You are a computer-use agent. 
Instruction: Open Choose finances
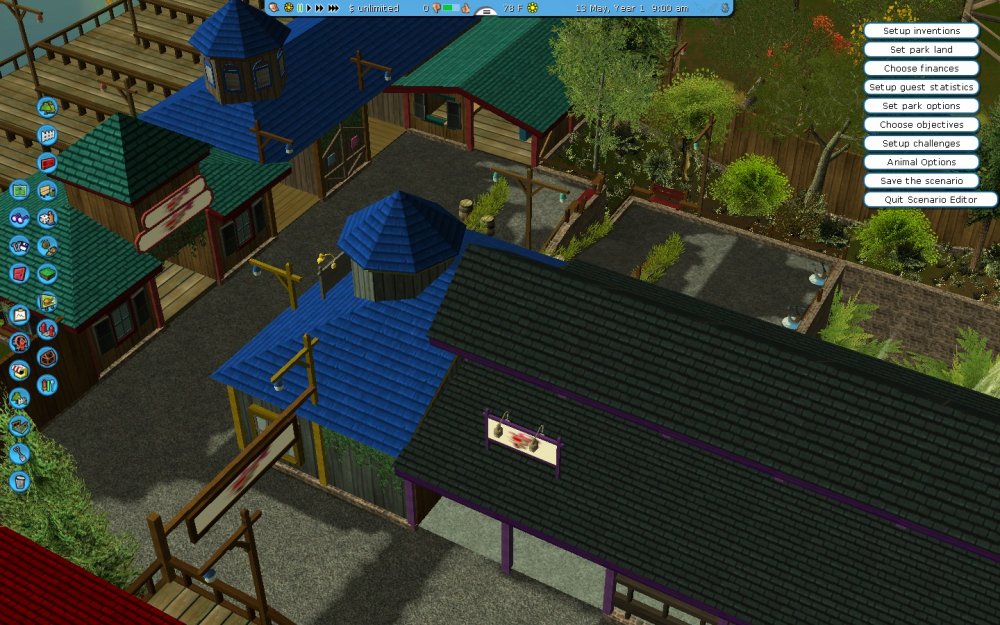(x=921, y=68)
